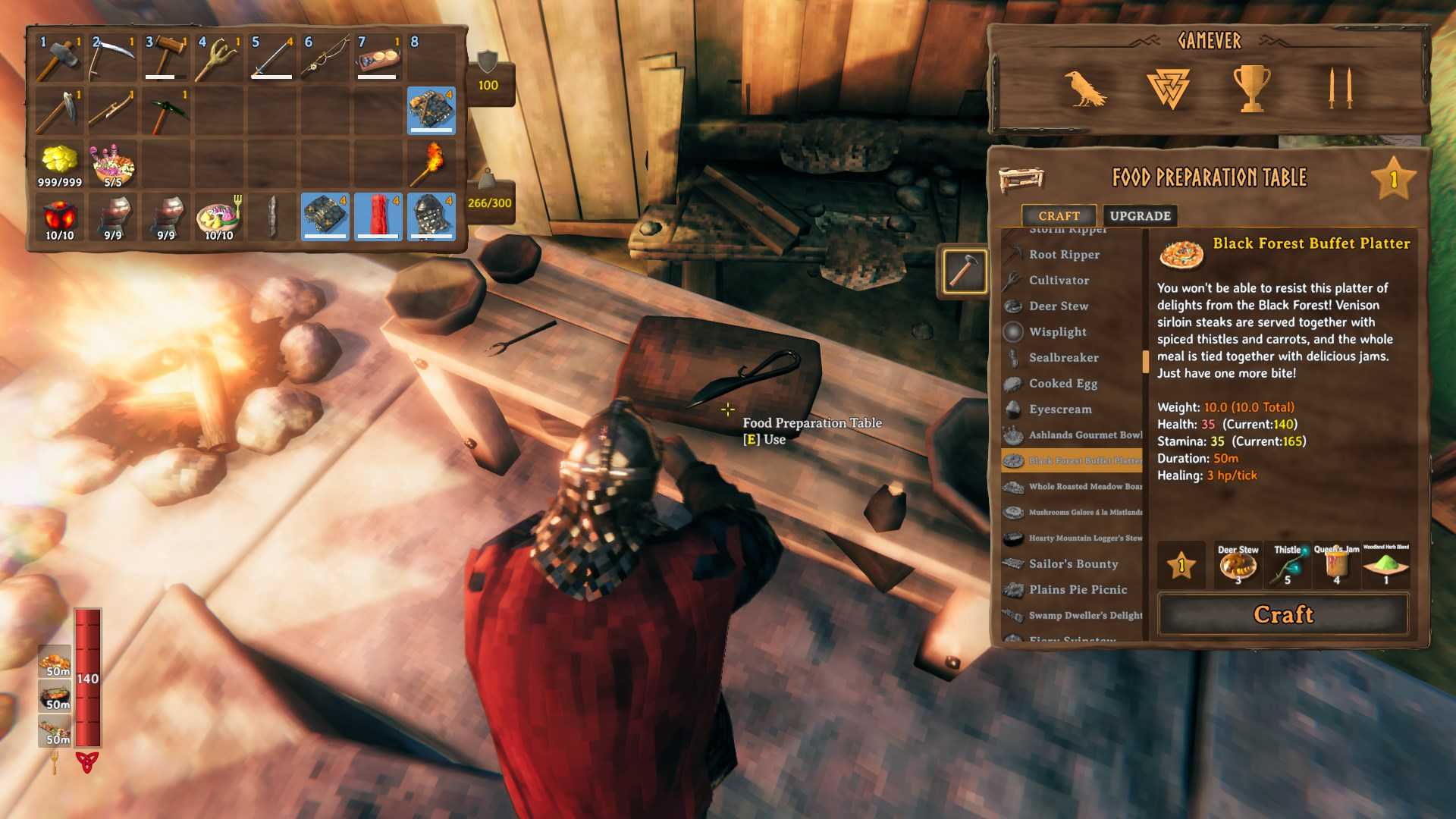This screenshot has height=819, width=1456.
Task: Open the trophies icon in the GAMEVER panel
Action: point(1251,86)
